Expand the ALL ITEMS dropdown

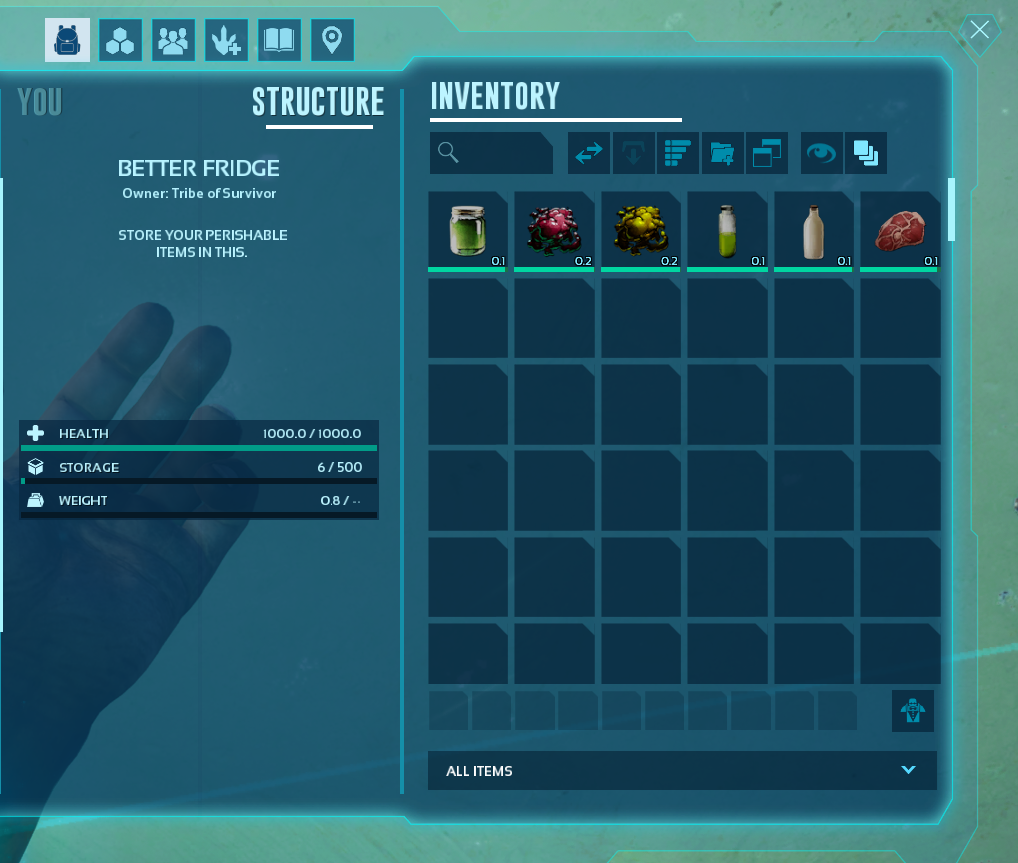[x=682, y=771]
